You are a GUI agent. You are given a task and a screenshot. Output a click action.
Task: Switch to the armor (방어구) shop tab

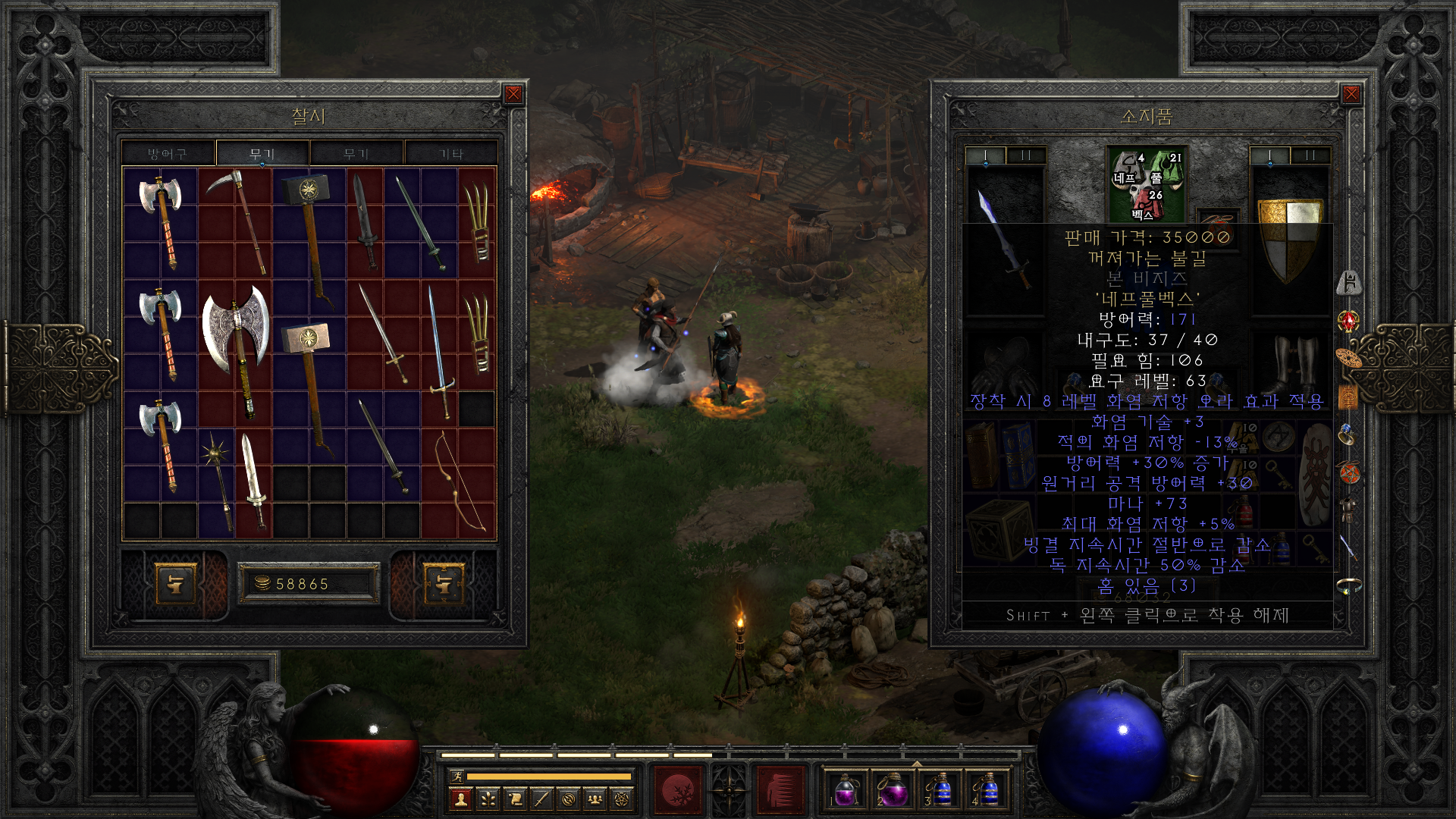point(168,154)
